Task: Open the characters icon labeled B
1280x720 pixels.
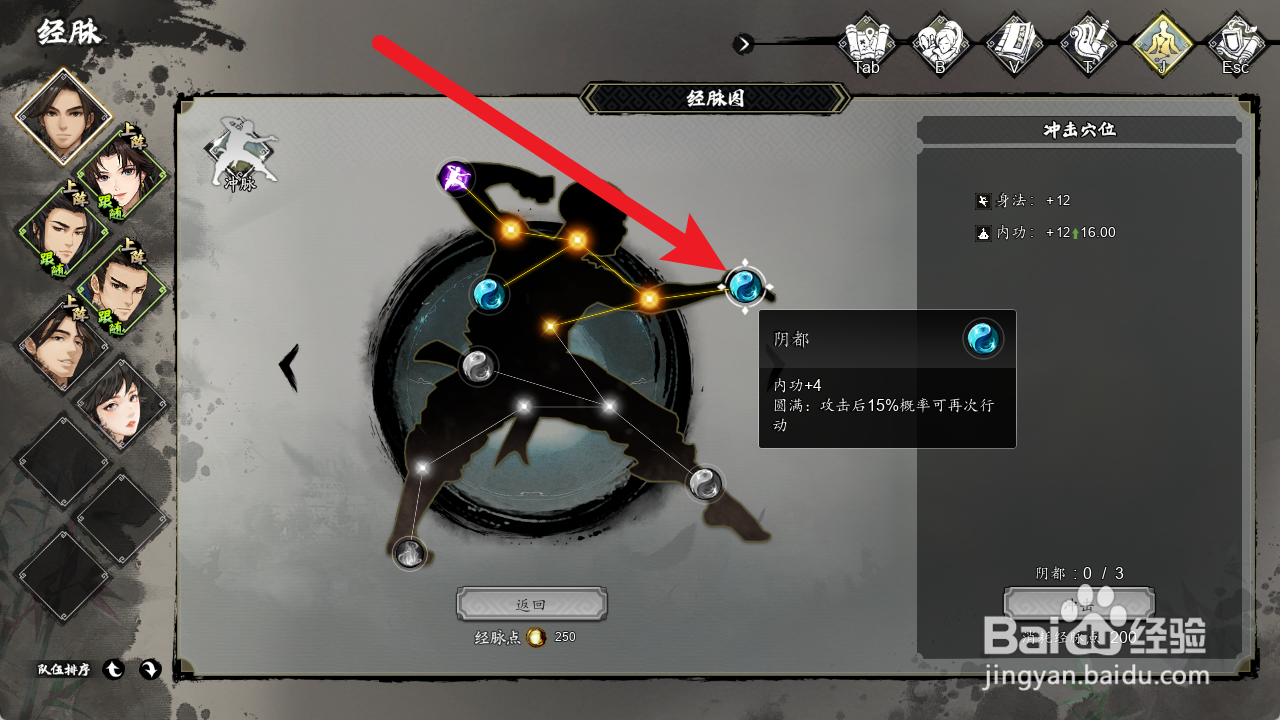Action: point(940,44)
